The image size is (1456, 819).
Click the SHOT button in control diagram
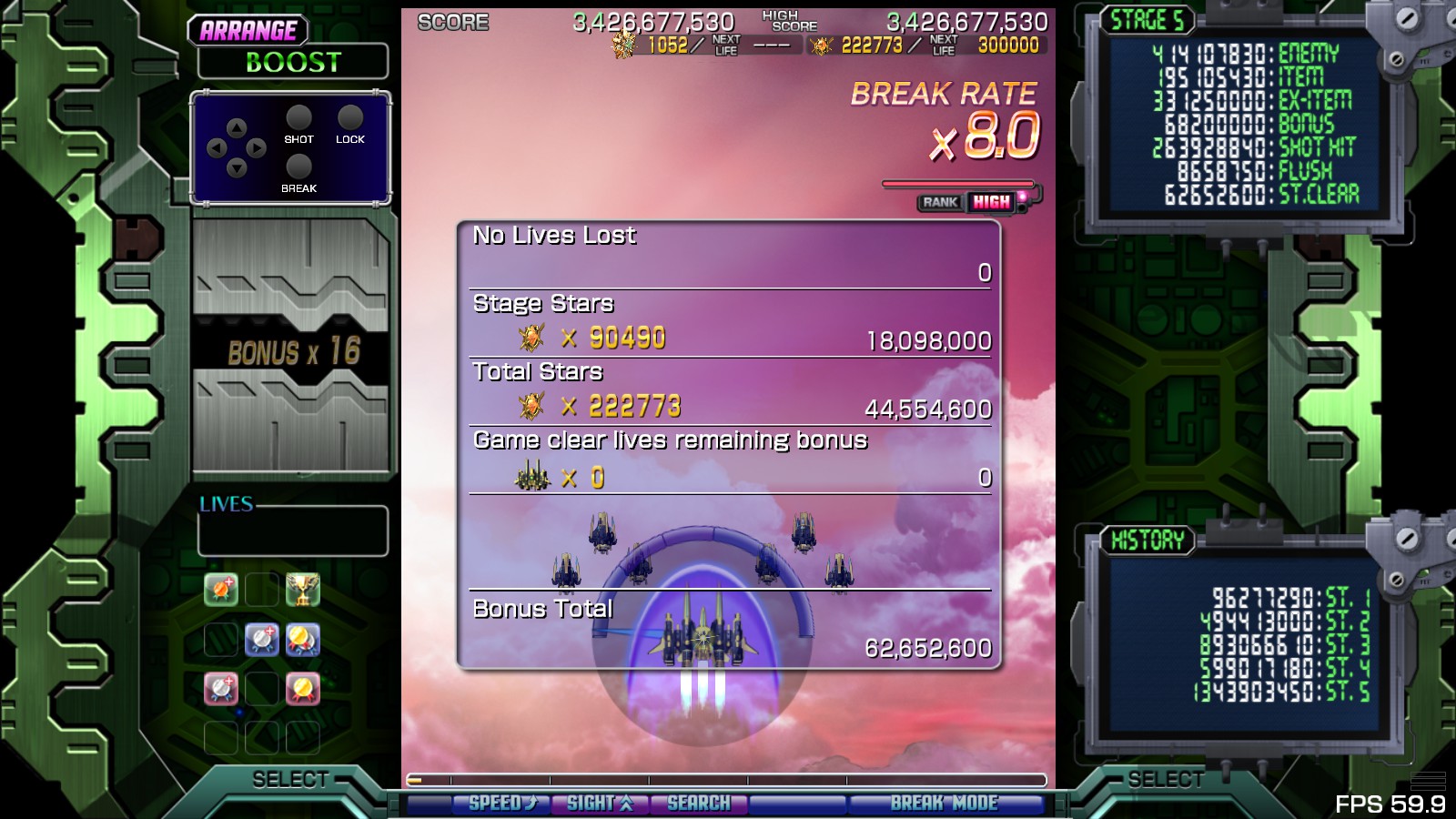tap(298, 119)
